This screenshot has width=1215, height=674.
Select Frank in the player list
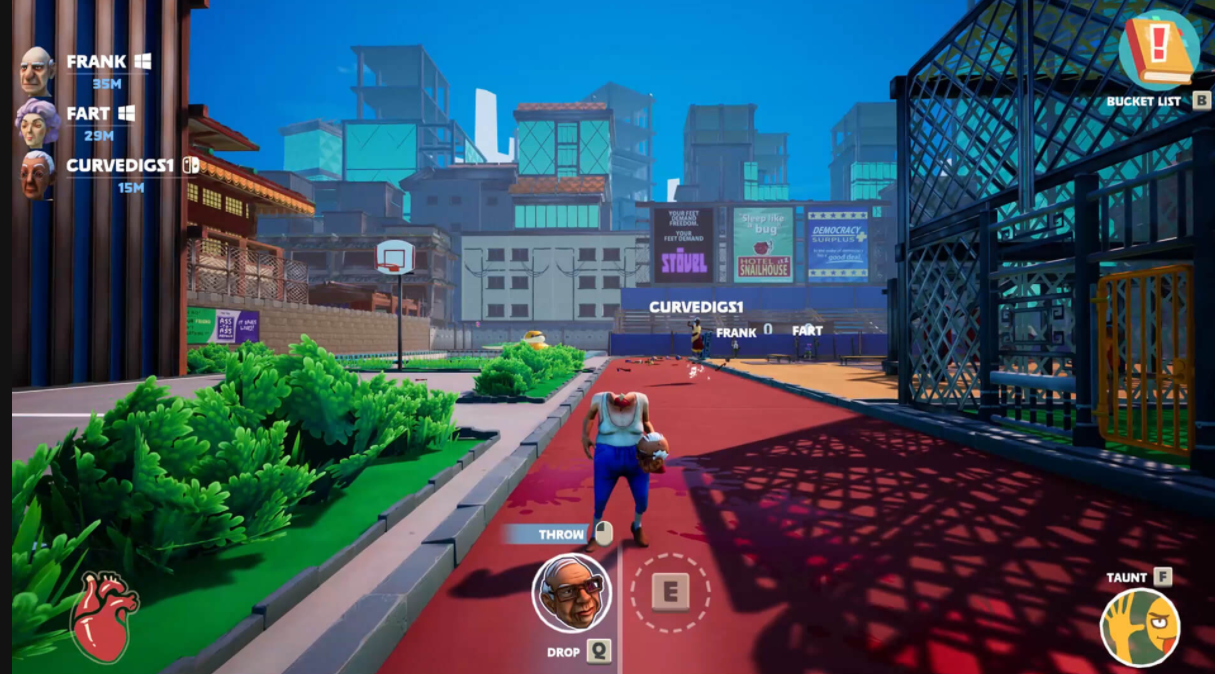[x=96, y=62]
